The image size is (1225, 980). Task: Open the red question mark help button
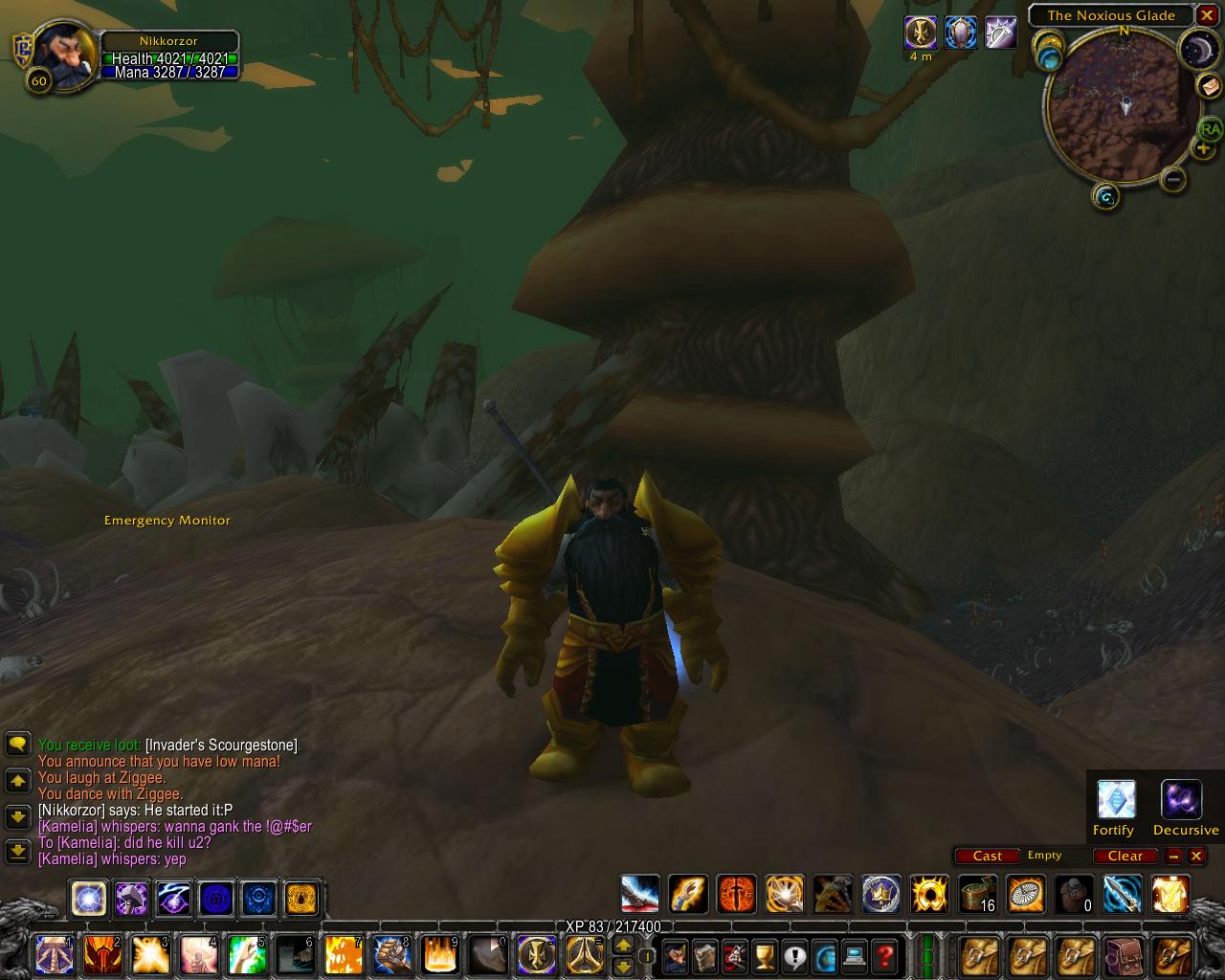coord(884,955)
